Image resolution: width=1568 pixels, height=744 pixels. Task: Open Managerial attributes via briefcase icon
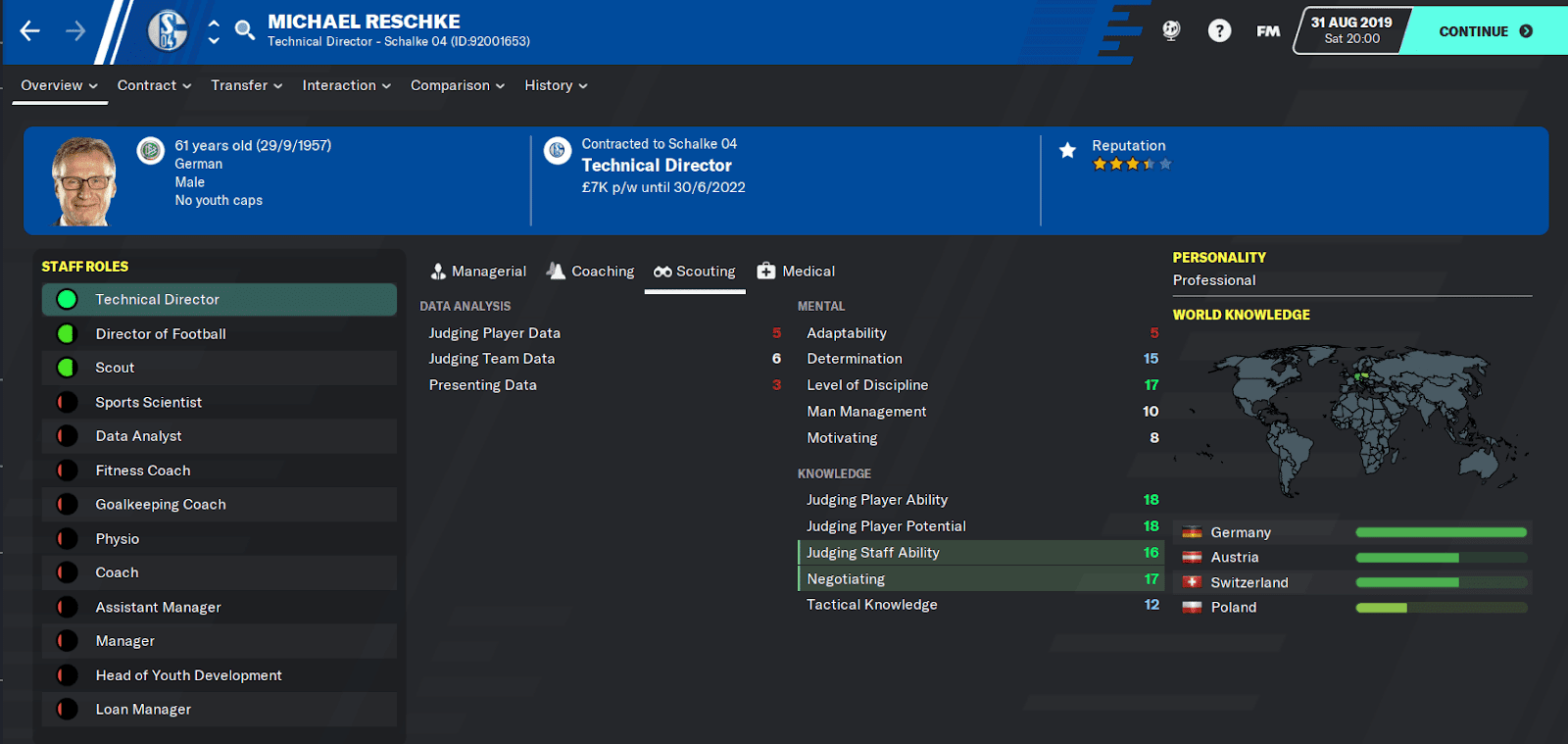coord(437,271)
